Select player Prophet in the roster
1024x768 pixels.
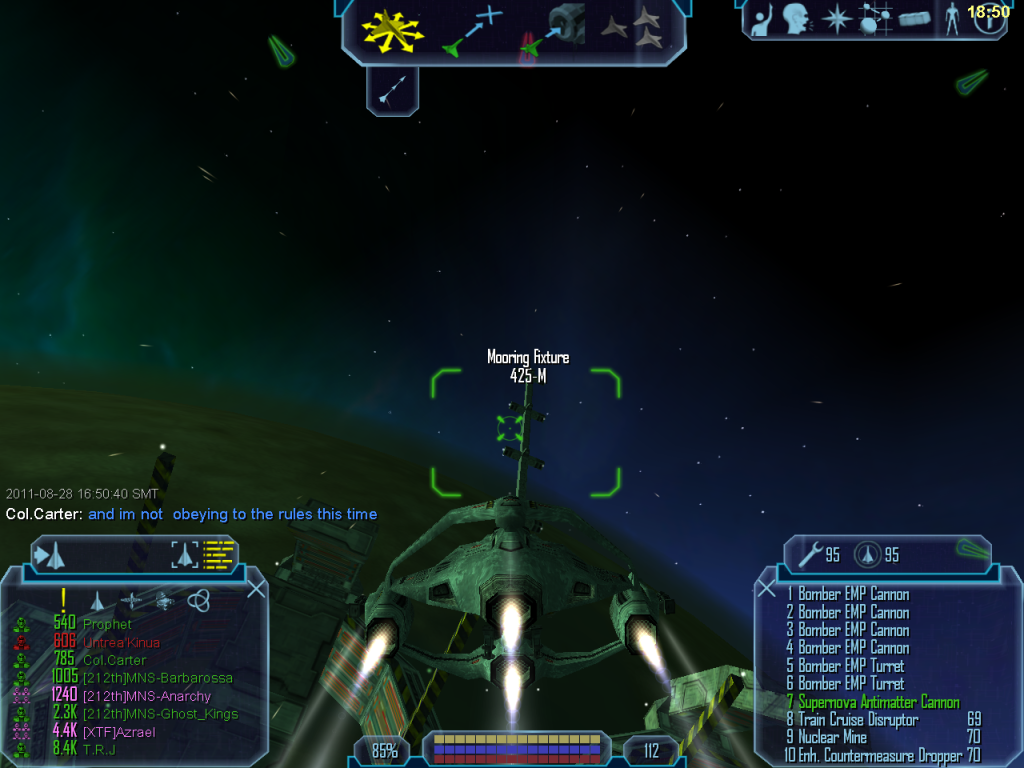pos(107,625)
